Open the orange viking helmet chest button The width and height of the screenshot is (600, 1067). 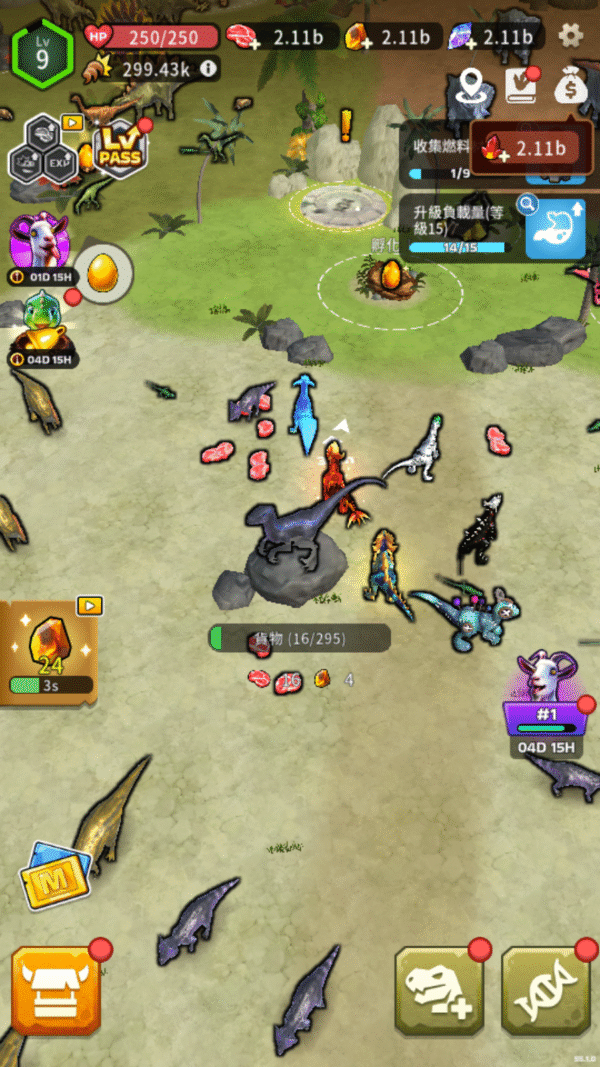[56, 989]
